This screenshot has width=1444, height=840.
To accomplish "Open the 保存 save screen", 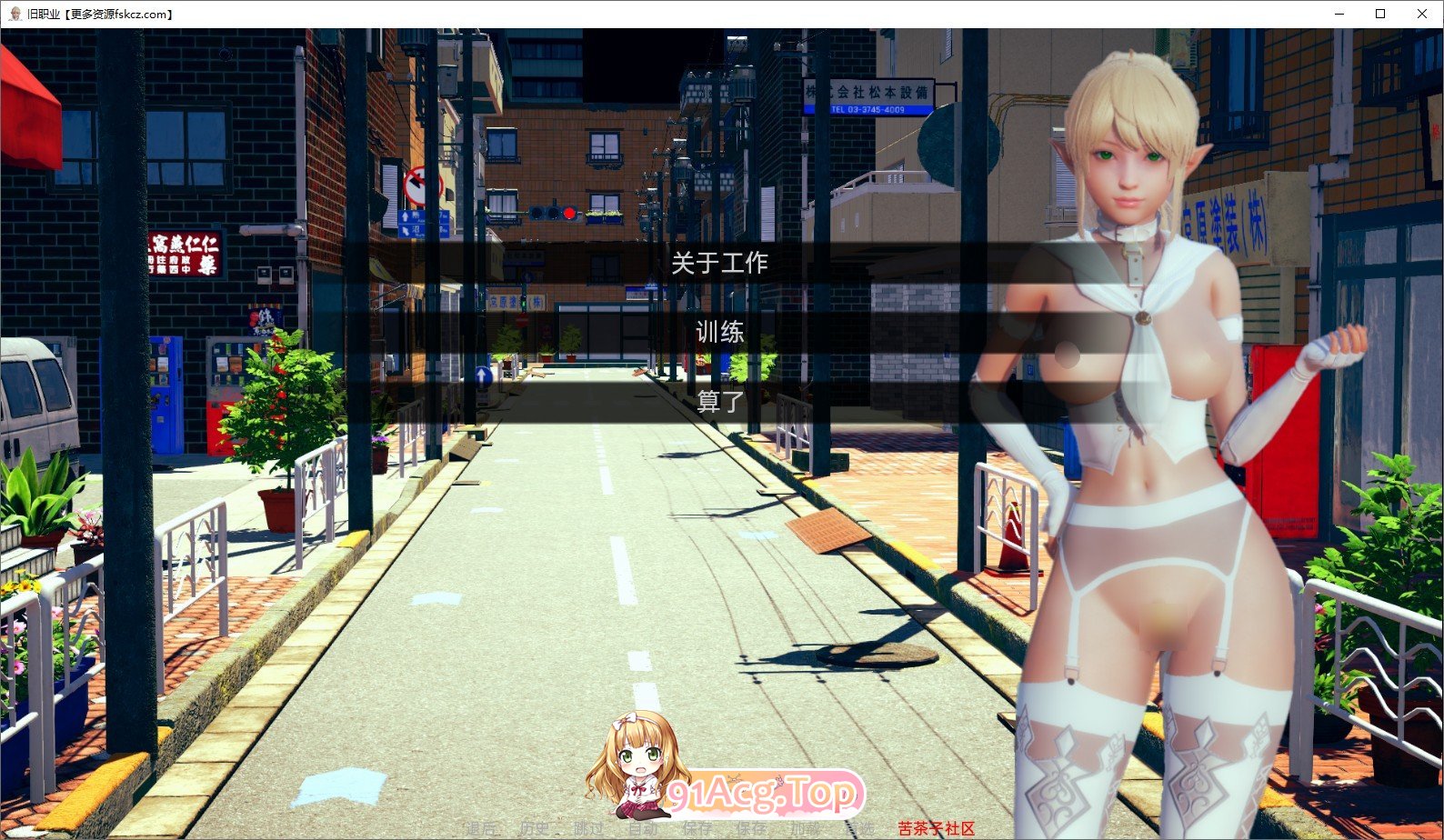I will (697, 829).
